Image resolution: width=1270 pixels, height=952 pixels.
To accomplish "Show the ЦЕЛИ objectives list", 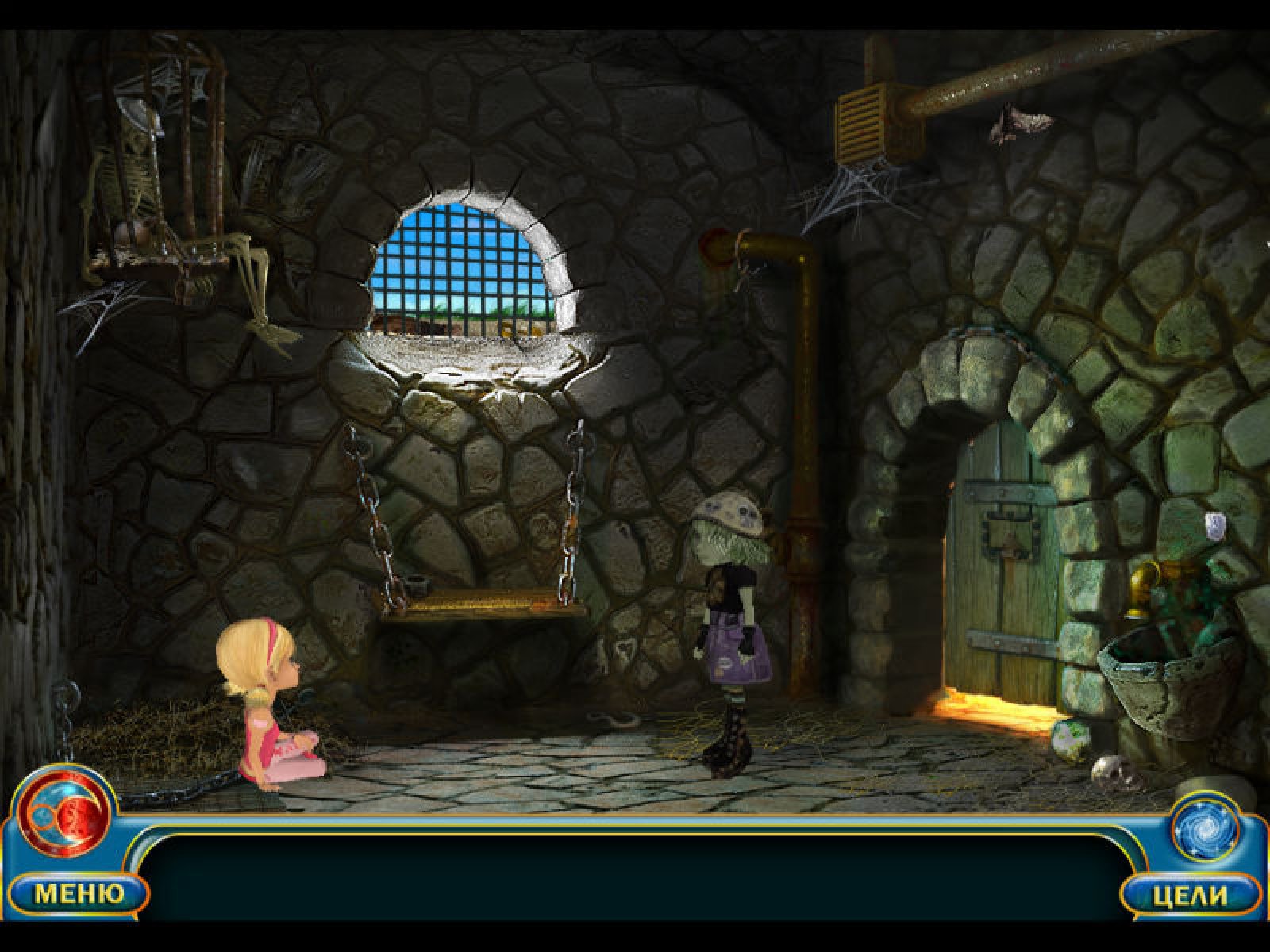I will coord(1191,896).
